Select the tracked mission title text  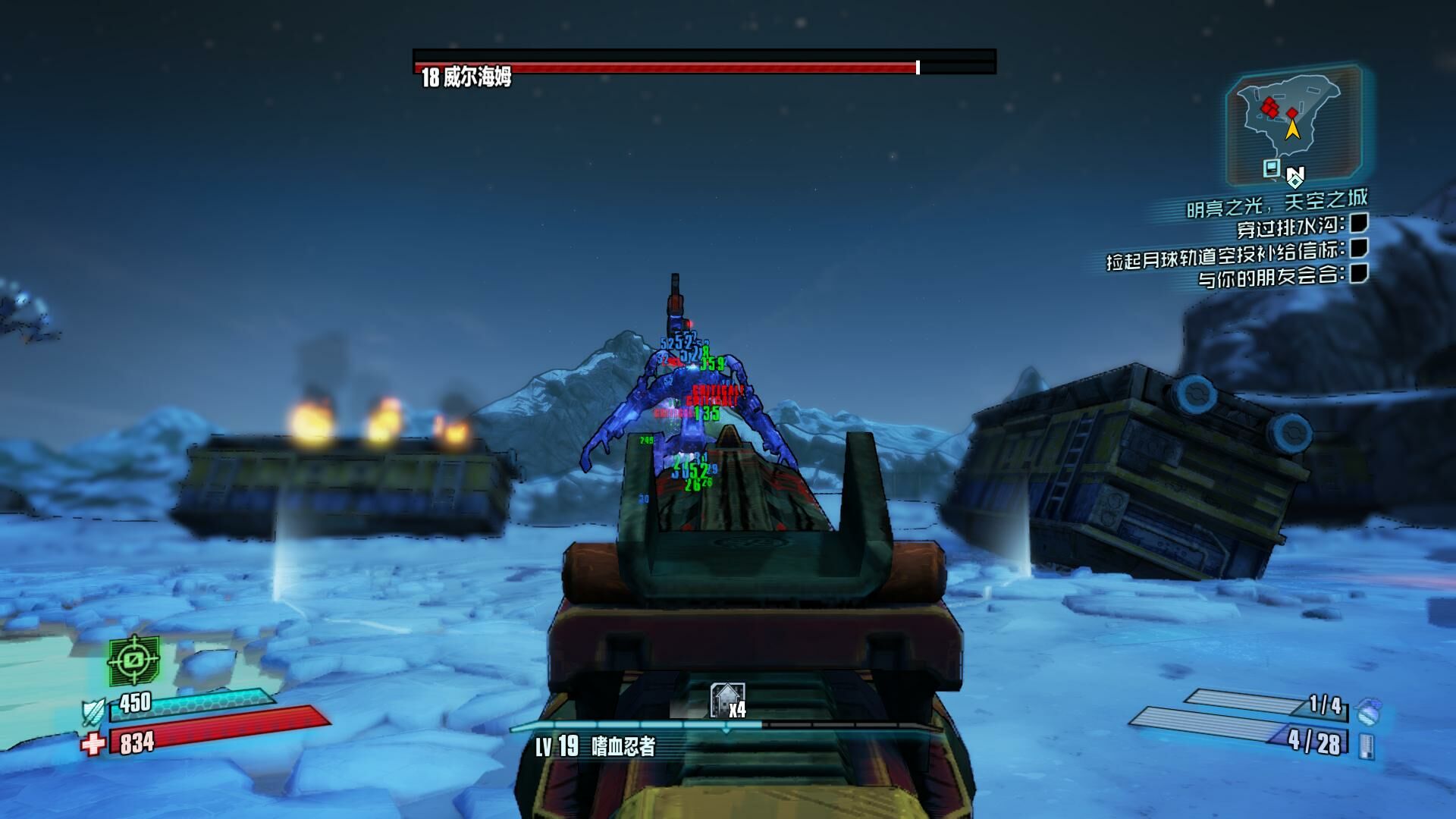coord(1277,202)
